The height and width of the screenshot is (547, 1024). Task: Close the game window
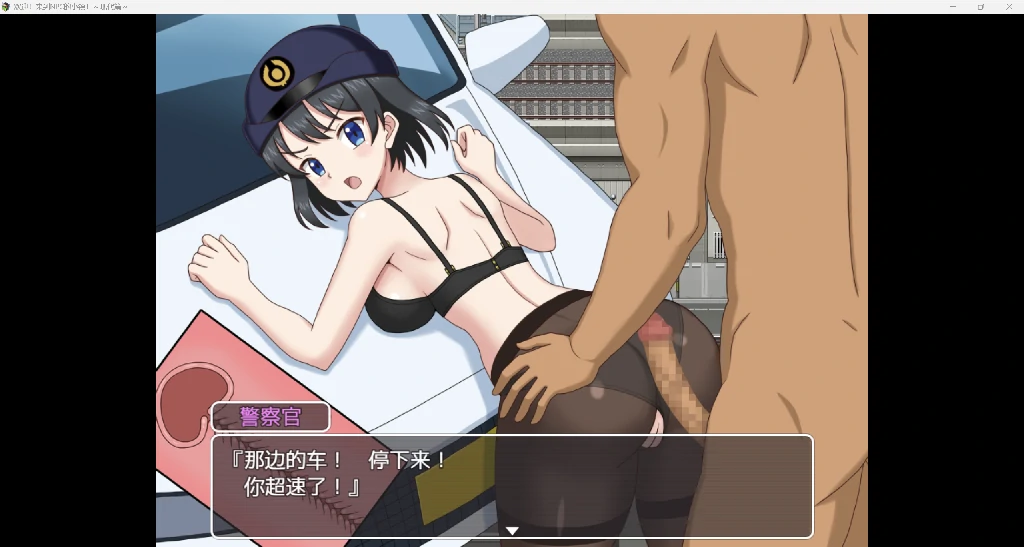pos(1008,6)
